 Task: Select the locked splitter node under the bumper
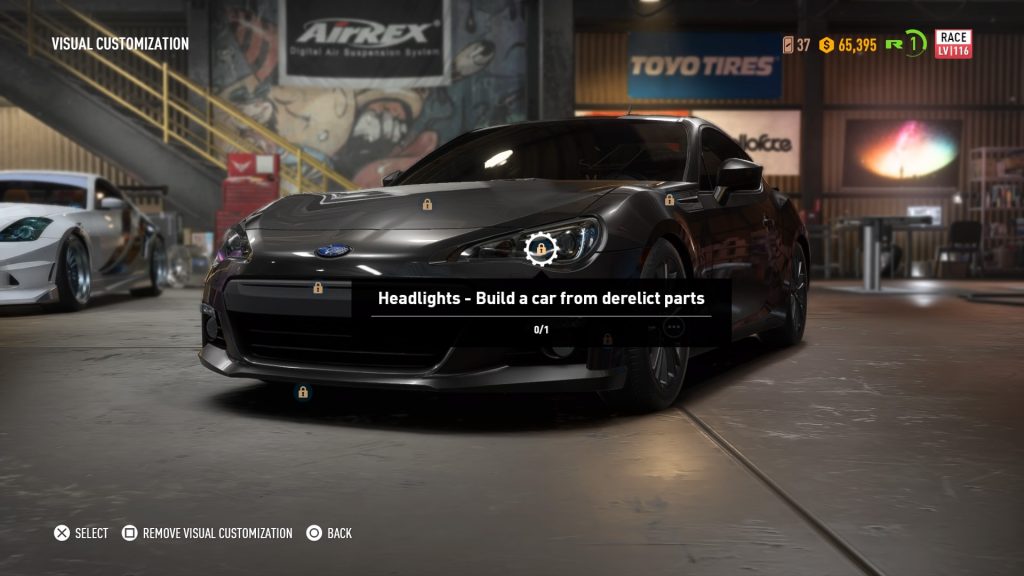(303, 393)
